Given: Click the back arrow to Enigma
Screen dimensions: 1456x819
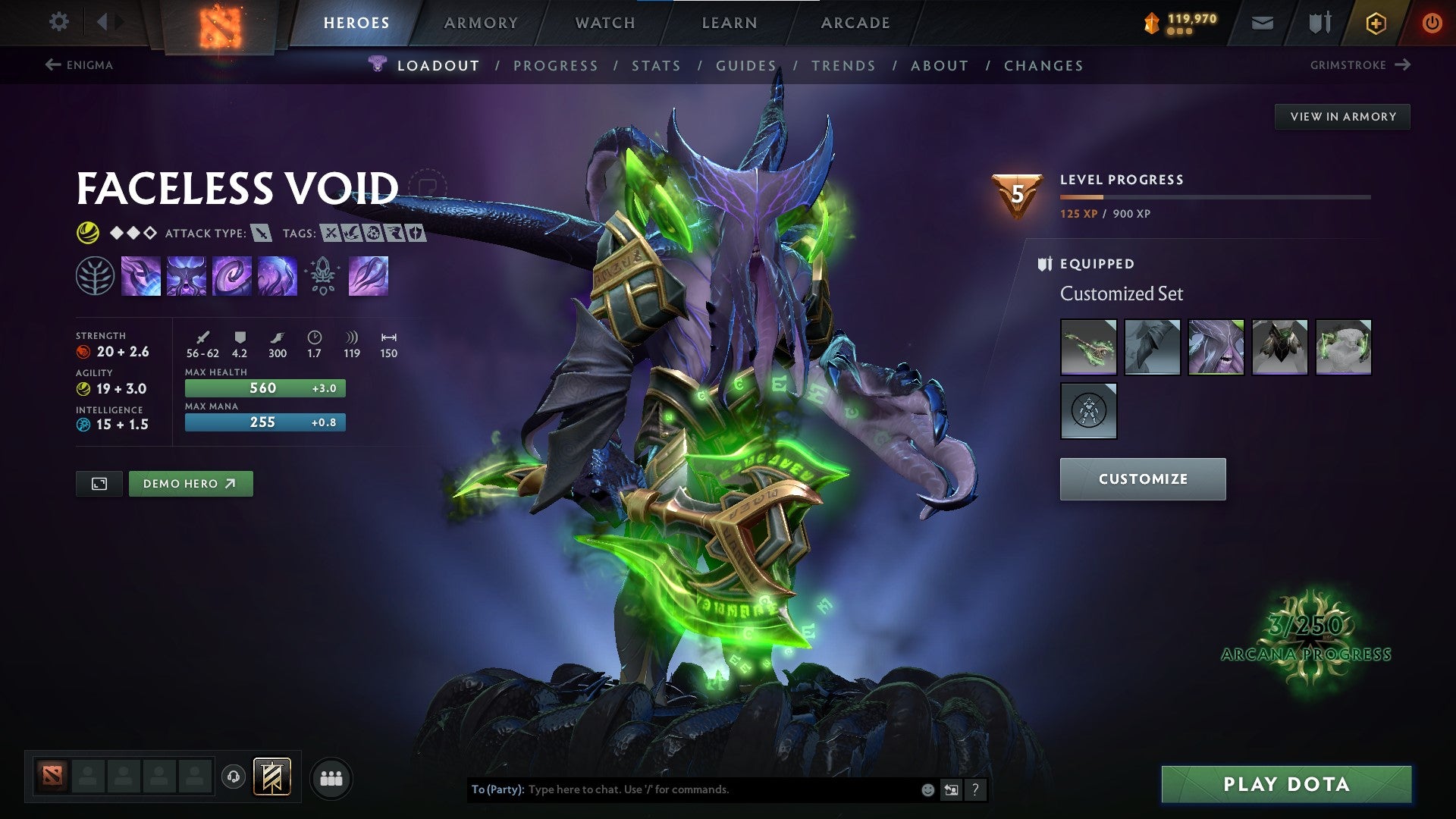Looking at the screenshot, I should tap(52, 65).
